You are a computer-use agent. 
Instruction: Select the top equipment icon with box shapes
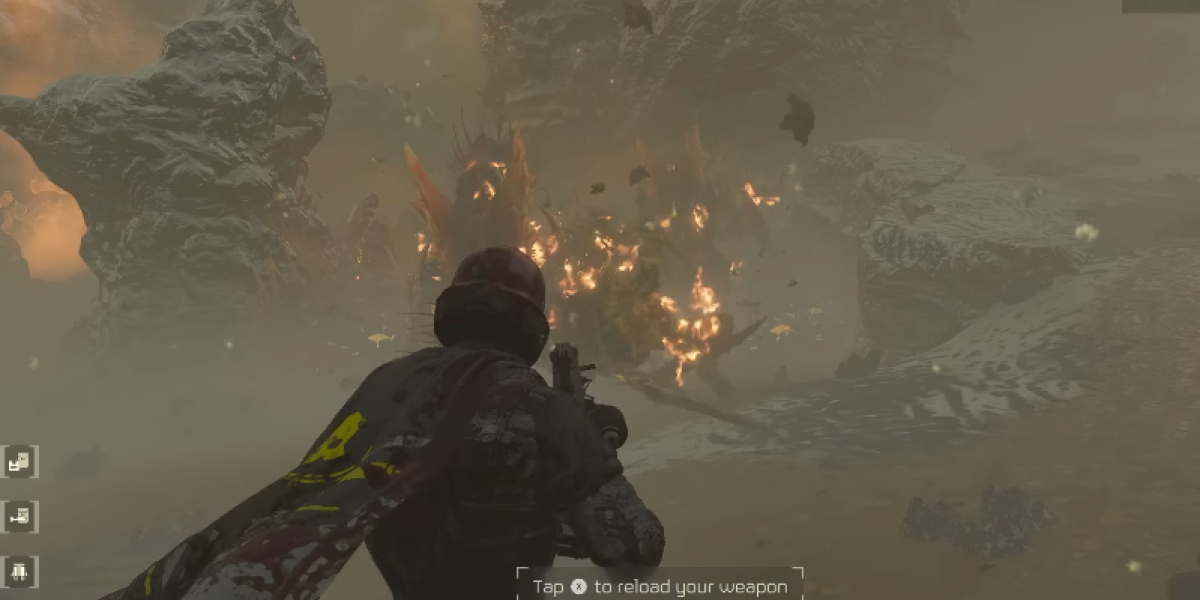pyautogui.click(x=20, y=461)
